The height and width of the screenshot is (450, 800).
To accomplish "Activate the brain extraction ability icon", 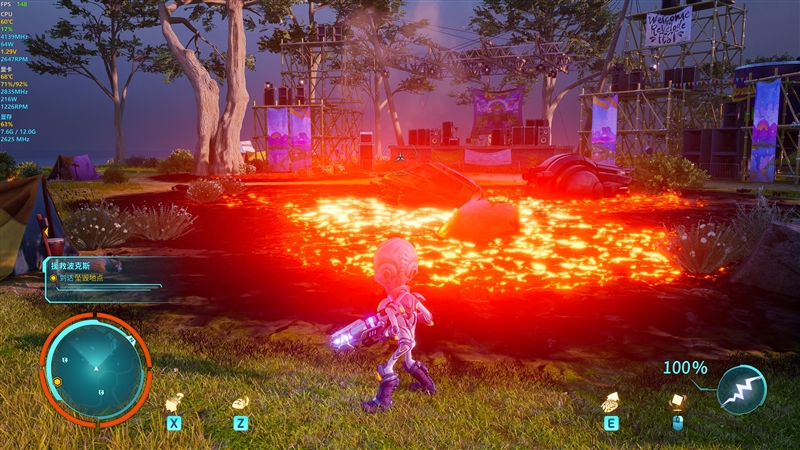I will click(610, 402).
